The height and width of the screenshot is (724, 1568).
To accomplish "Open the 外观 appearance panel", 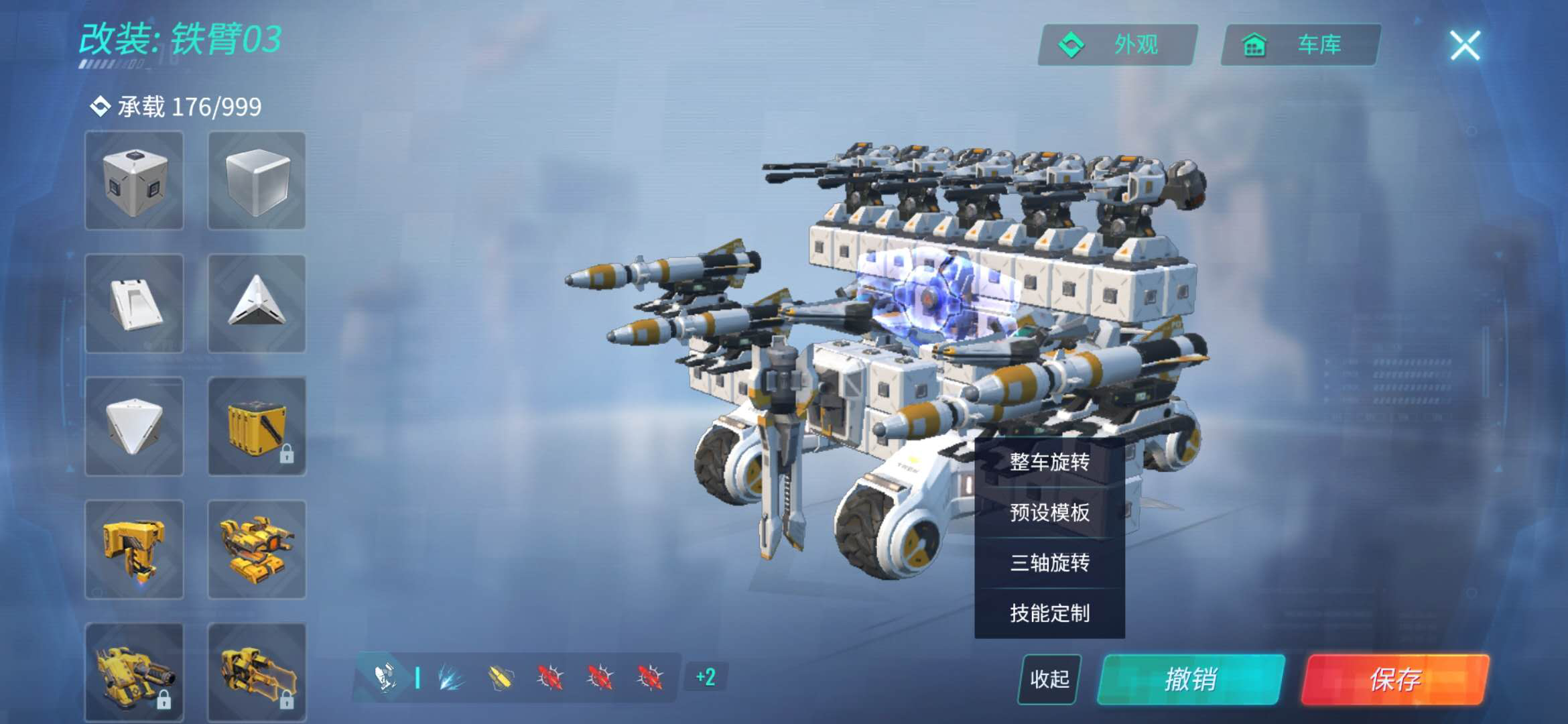I will click(1117, 45).
